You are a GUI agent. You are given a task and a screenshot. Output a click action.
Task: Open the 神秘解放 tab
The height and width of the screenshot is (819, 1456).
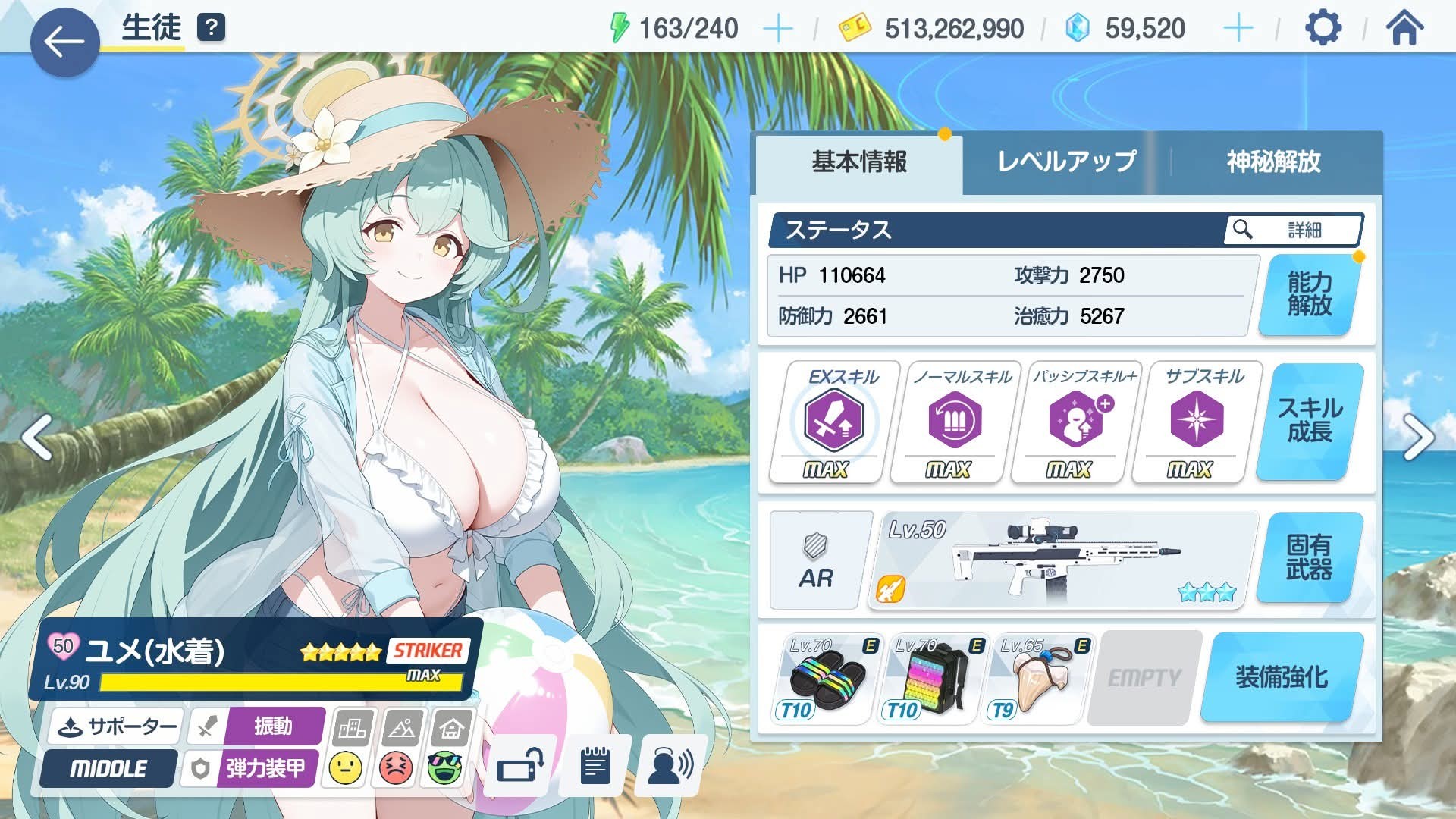1273,162
